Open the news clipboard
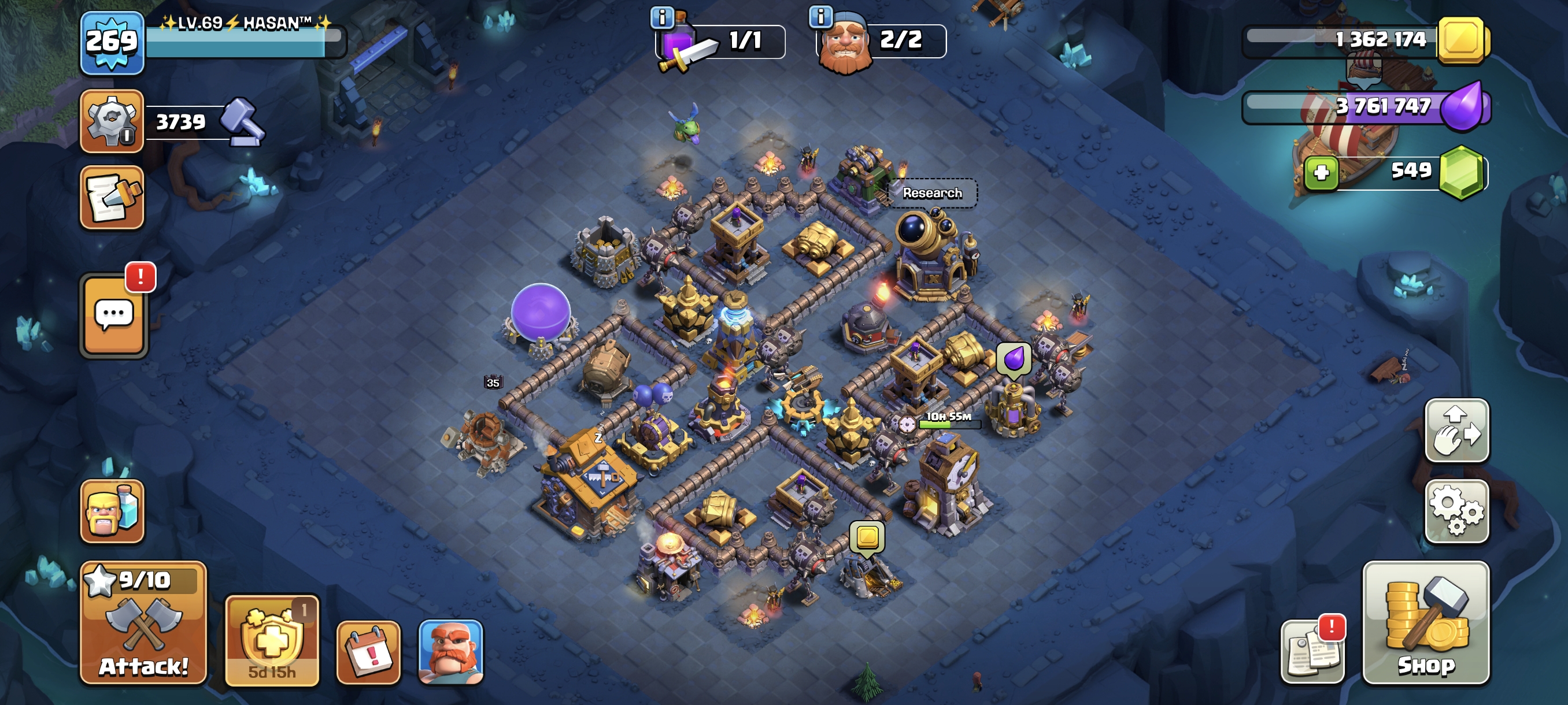 (1313, 652)
